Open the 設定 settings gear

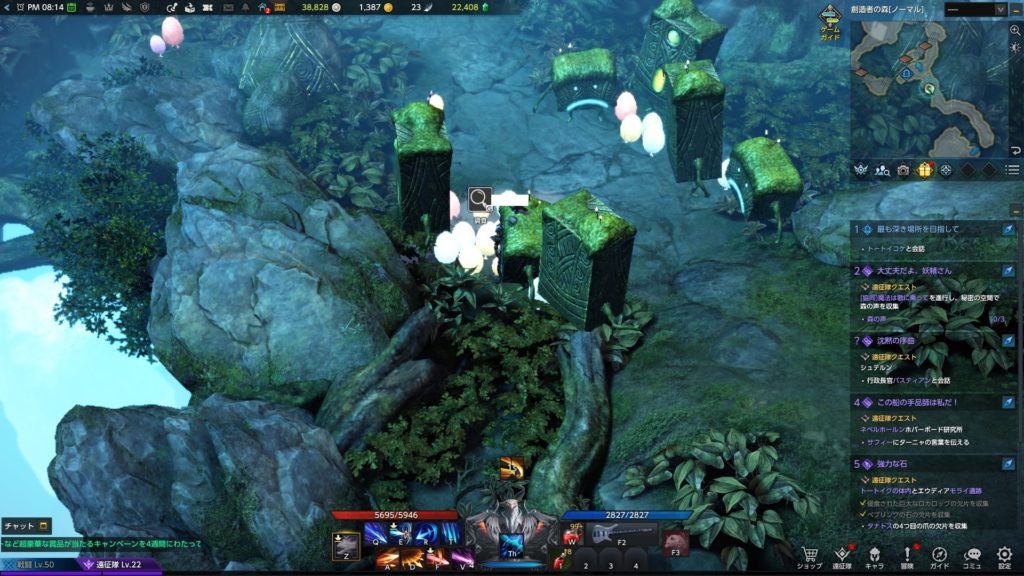(x=1004, y=555)
